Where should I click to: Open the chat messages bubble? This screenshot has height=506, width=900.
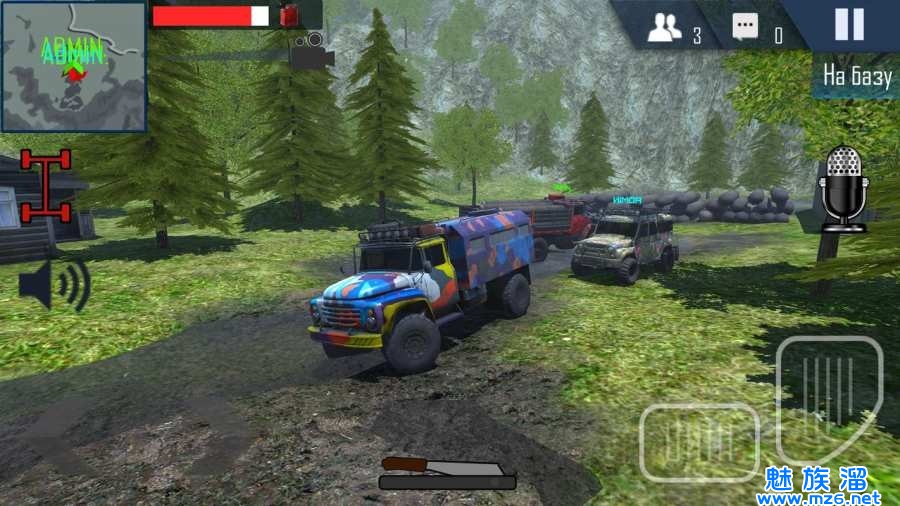745,28
